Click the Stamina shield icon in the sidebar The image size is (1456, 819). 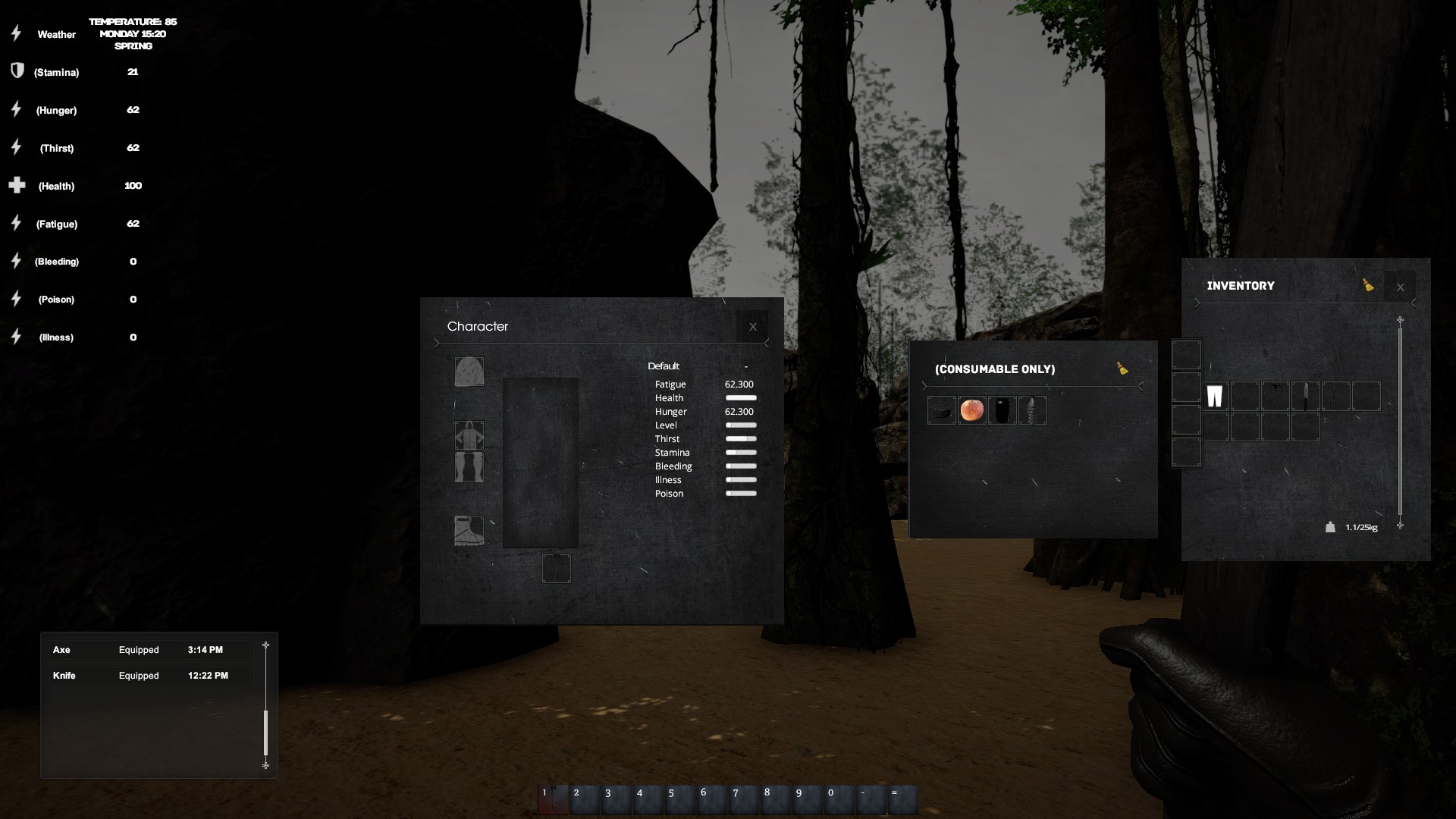[16, 71]
